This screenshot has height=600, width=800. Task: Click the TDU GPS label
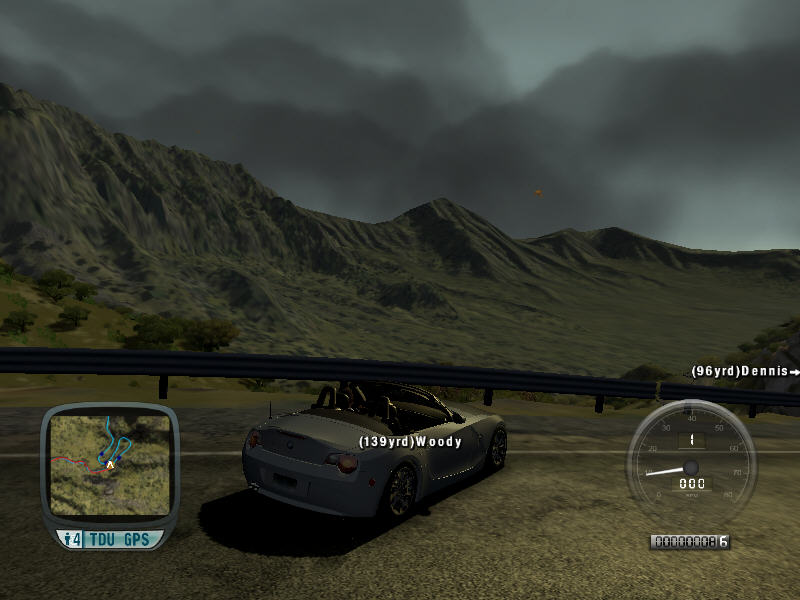pyautogui.click(x=120, y=539)
